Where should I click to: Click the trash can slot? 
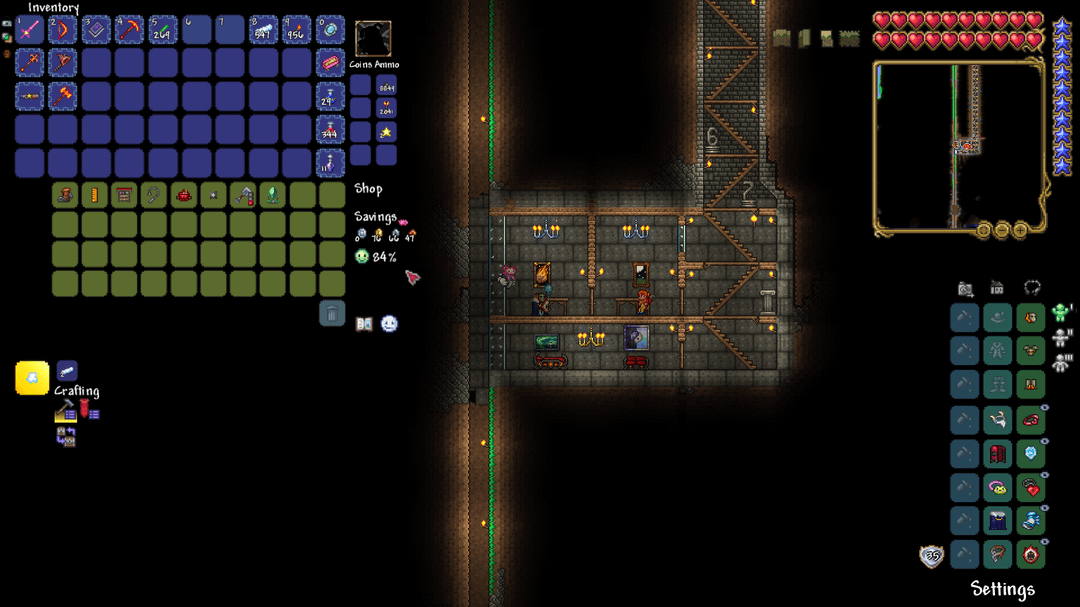(x=332, y=314)
